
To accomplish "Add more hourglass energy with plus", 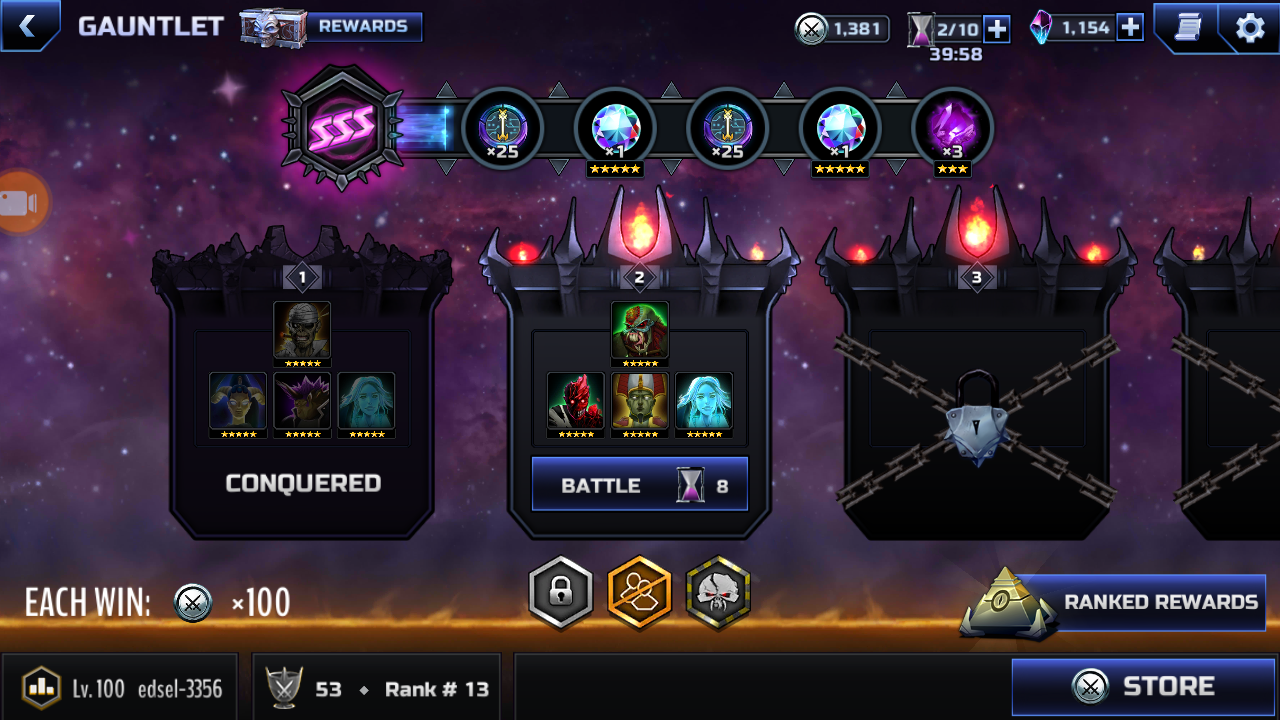I will [997, 29].
